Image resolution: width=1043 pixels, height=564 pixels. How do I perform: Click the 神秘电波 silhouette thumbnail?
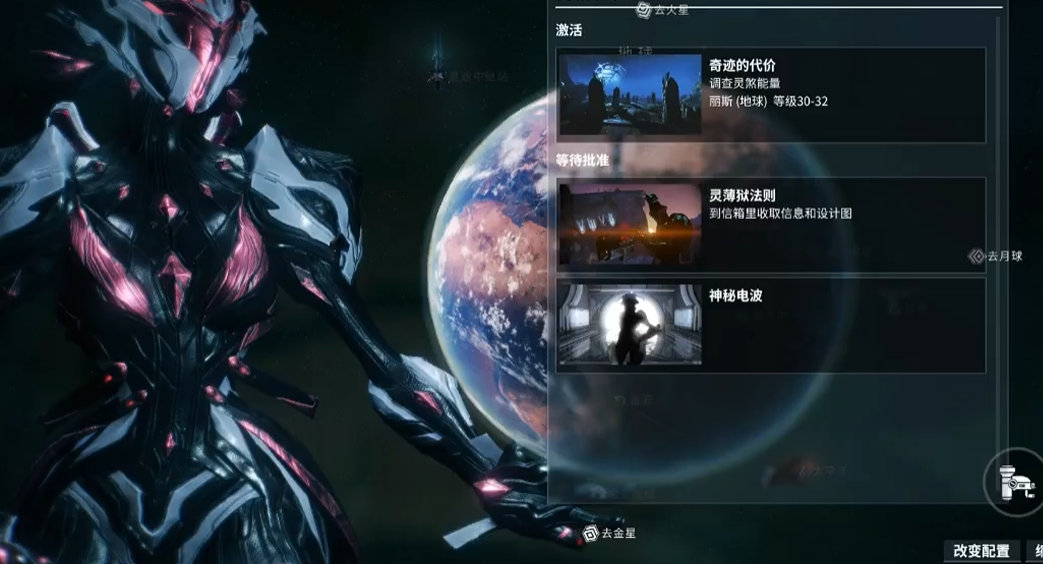(x=630, y=325)
